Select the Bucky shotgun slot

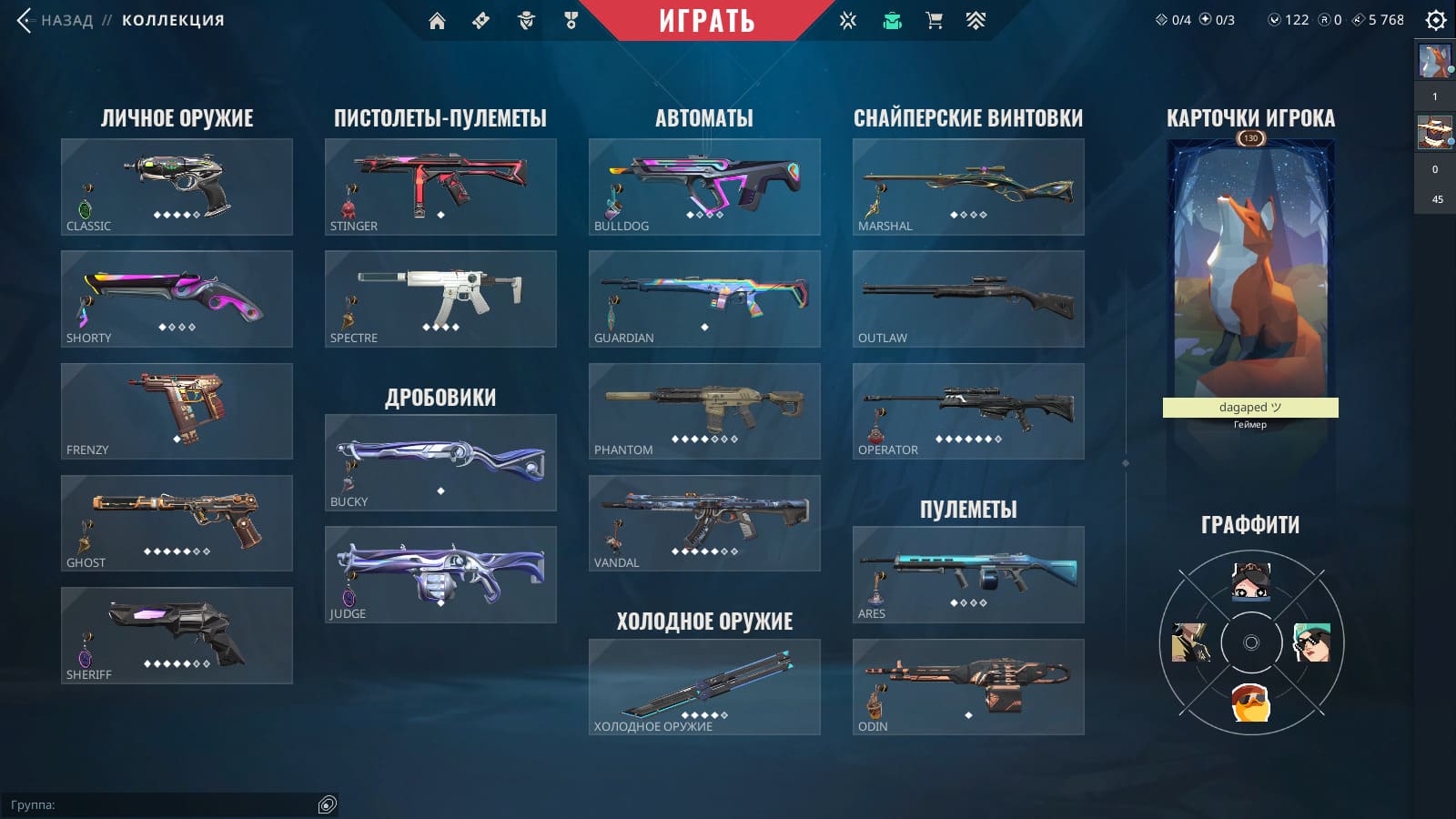(440, 462)
